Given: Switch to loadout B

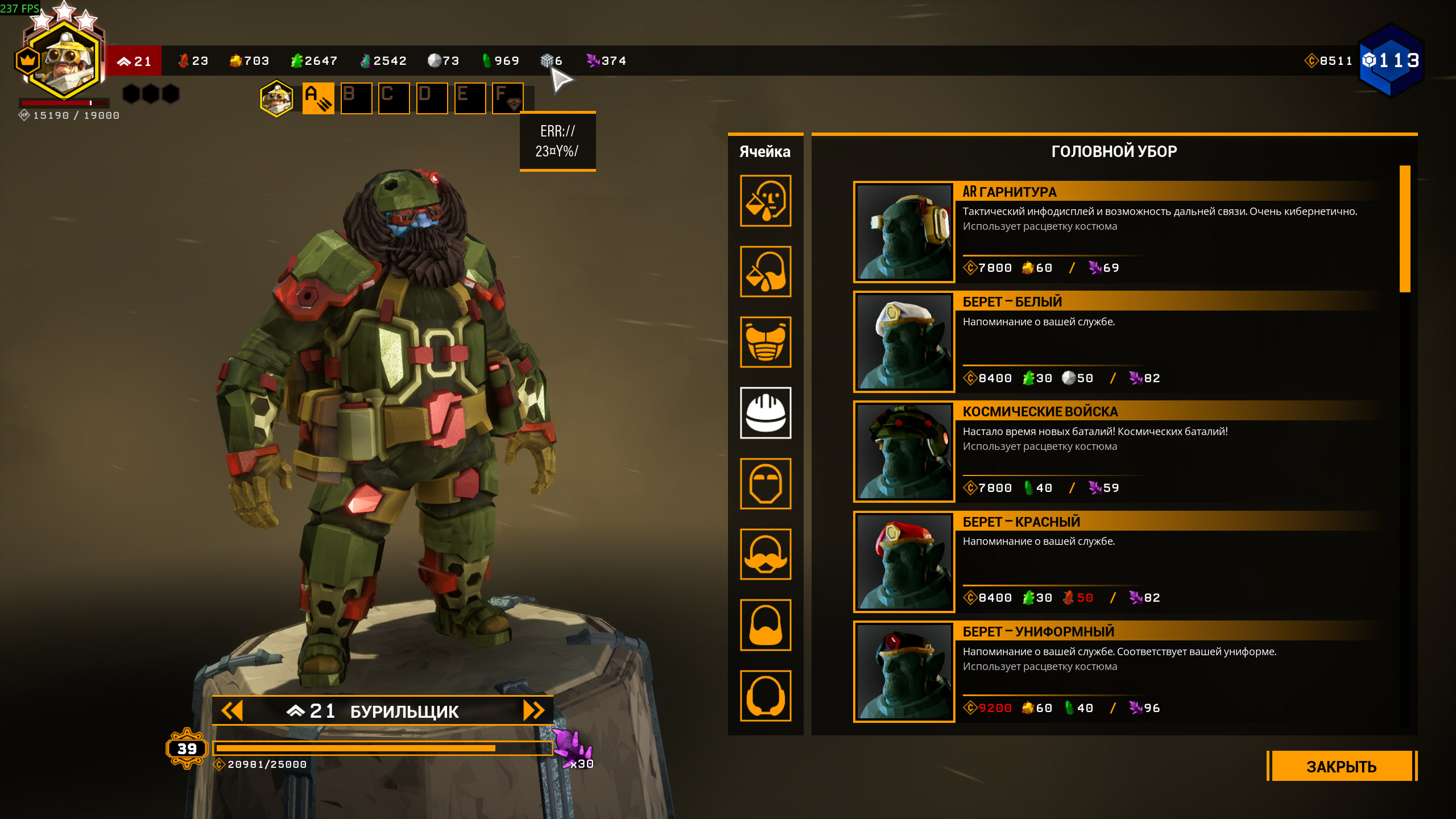Looking at the screenshot, I should tap(356, 98).
